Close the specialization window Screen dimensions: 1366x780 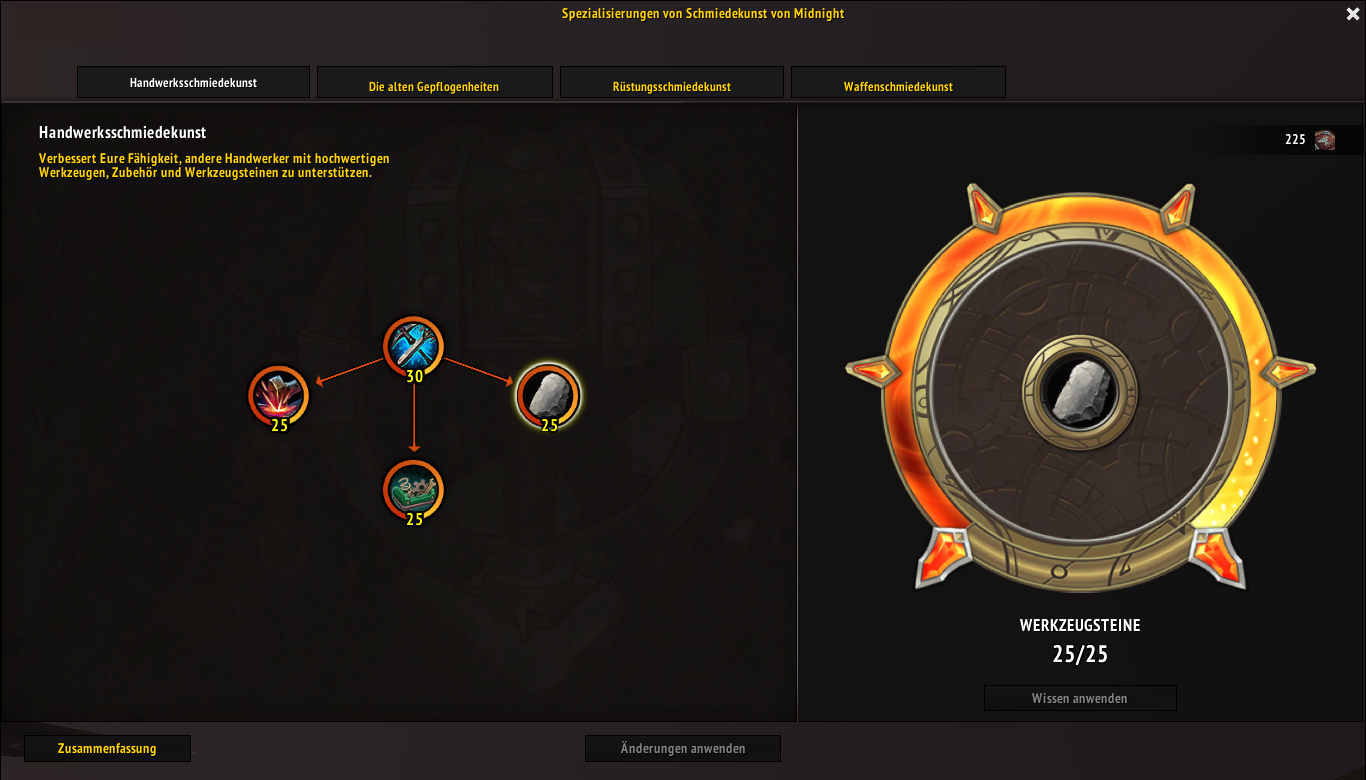pos(1353,14)
